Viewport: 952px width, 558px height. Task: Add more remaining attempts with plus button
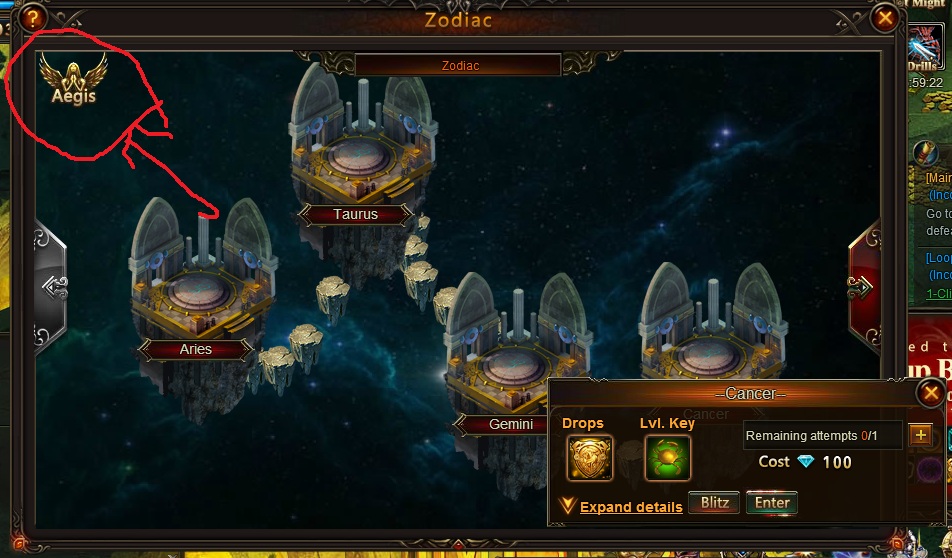920,435
